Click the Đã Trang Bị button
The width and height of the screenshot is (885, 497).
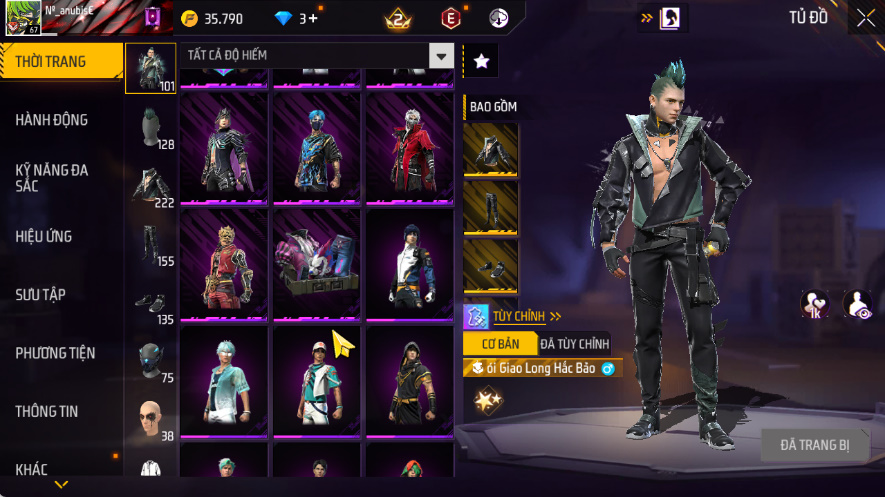[x=815, y=445]
